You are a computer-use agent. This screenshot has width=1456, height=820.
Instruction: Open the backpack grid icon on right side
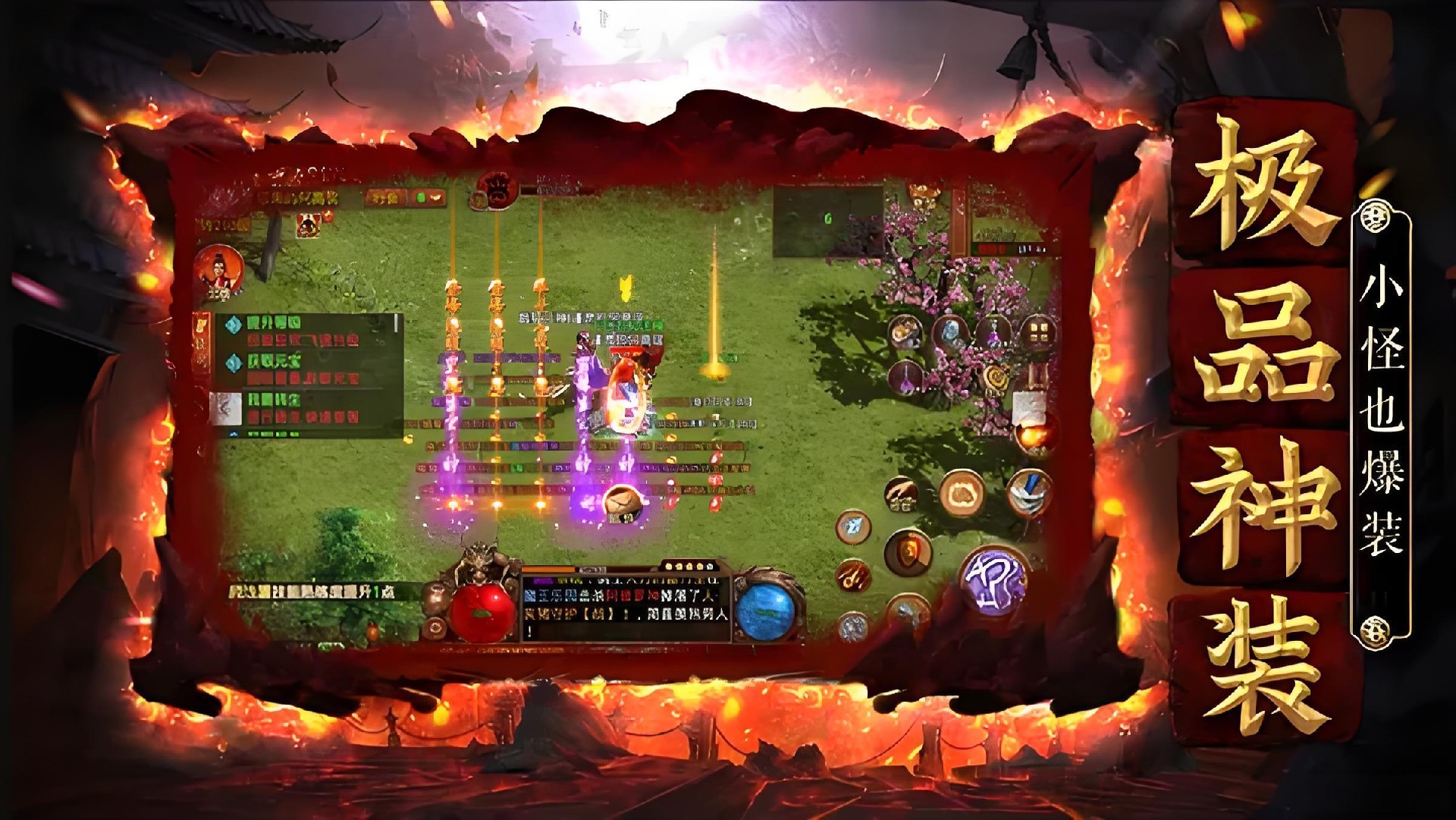(x=1037, y=331)
